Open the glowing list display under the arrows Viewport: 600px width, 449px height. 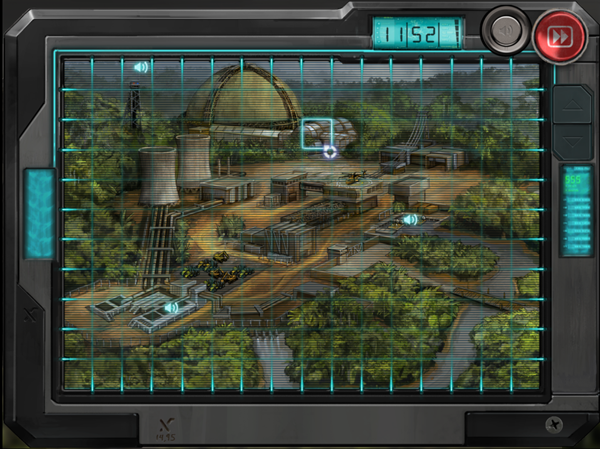click(x=574, y=210)
